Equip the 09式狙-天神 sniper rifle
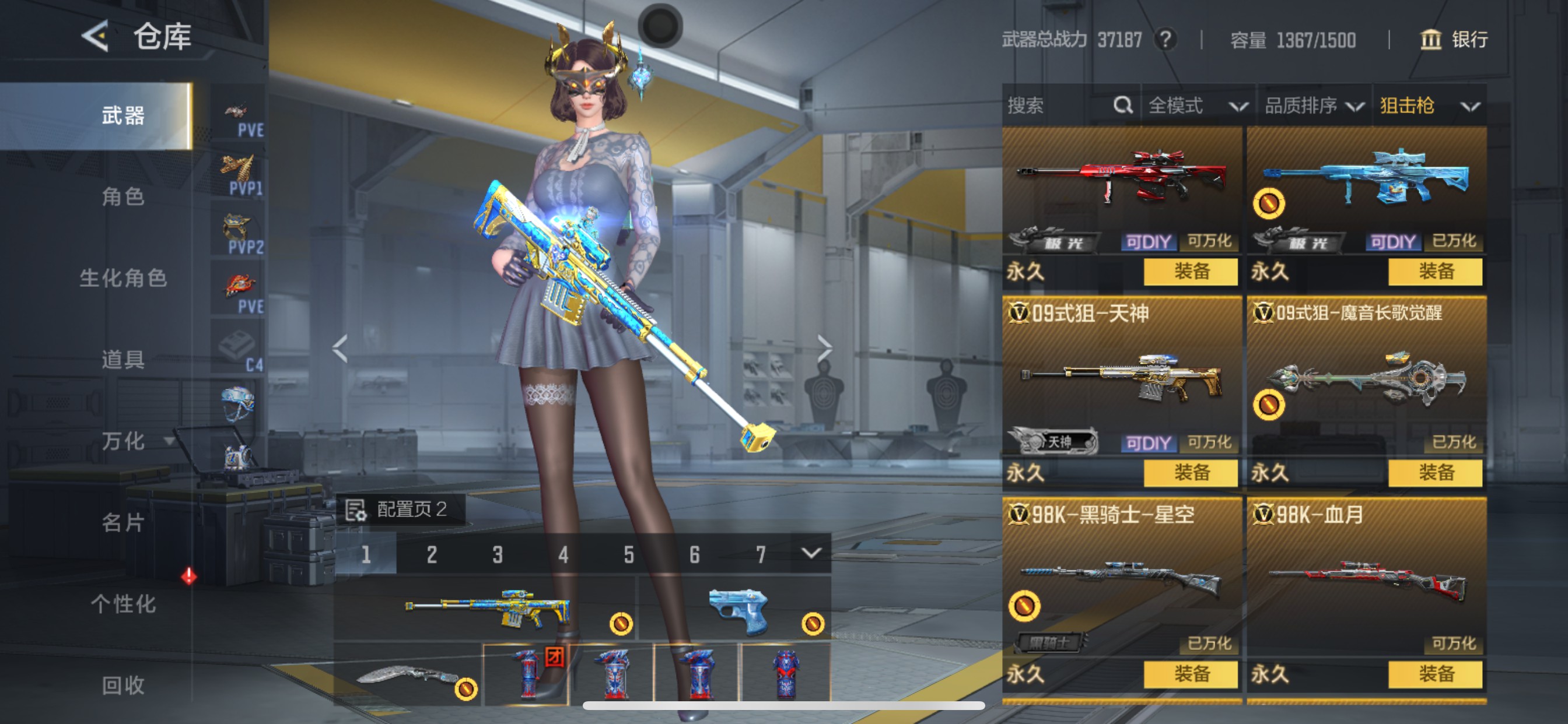 pyautogui.click(x=1190, y=473)
